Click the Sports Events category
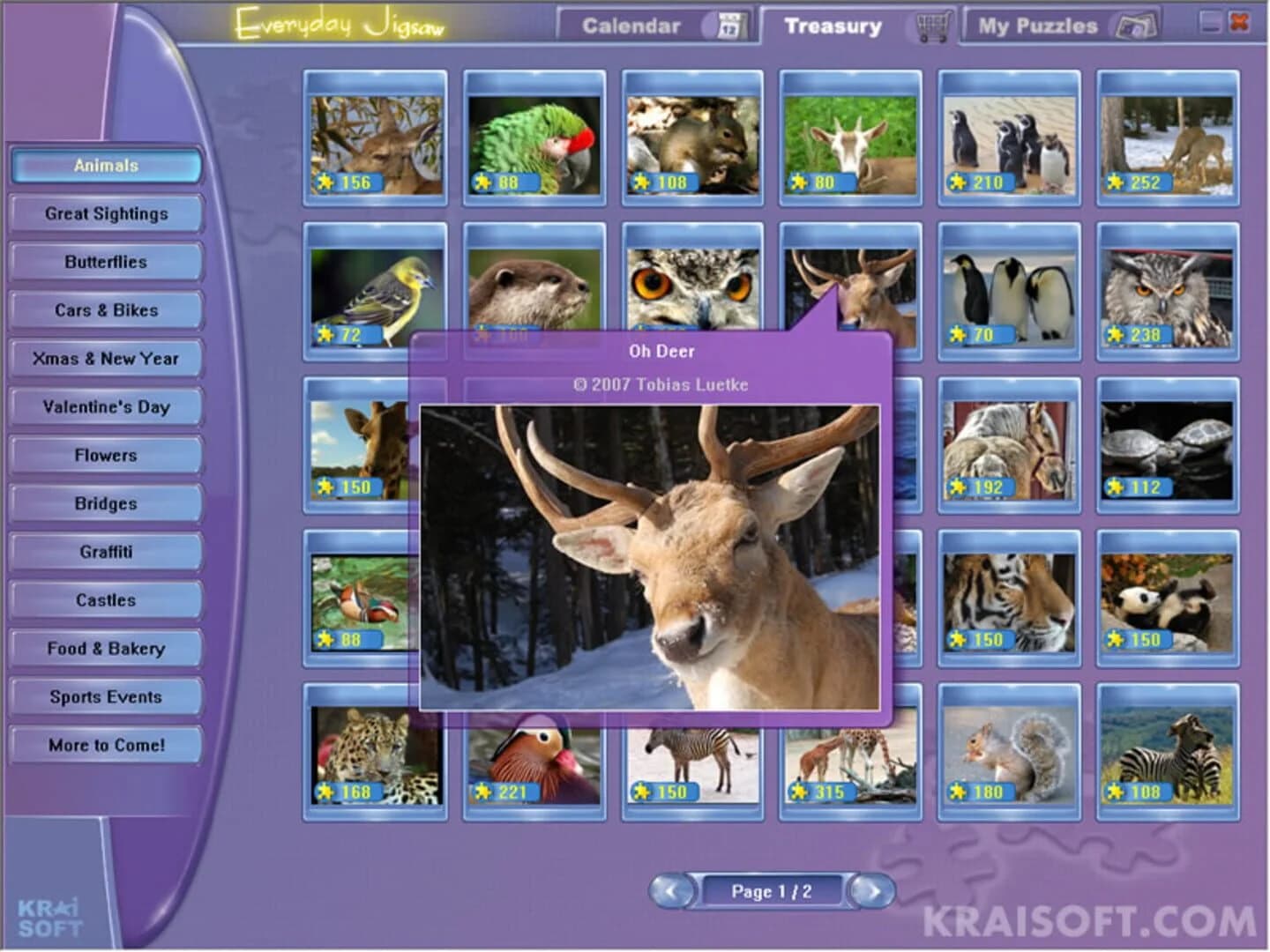 coord(105,696)
